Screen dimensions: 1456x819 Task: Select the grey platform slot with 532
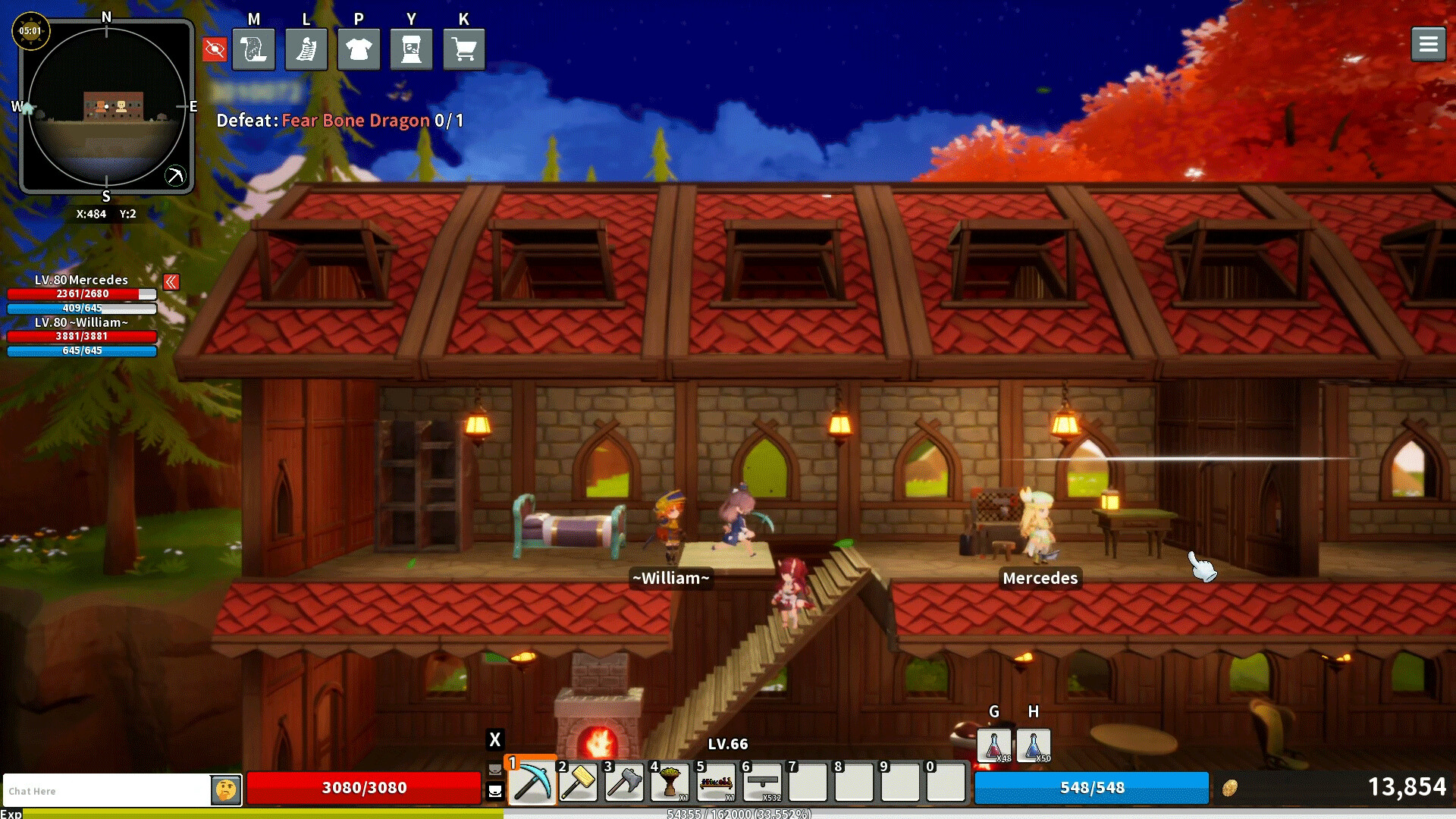click(762, 783)
